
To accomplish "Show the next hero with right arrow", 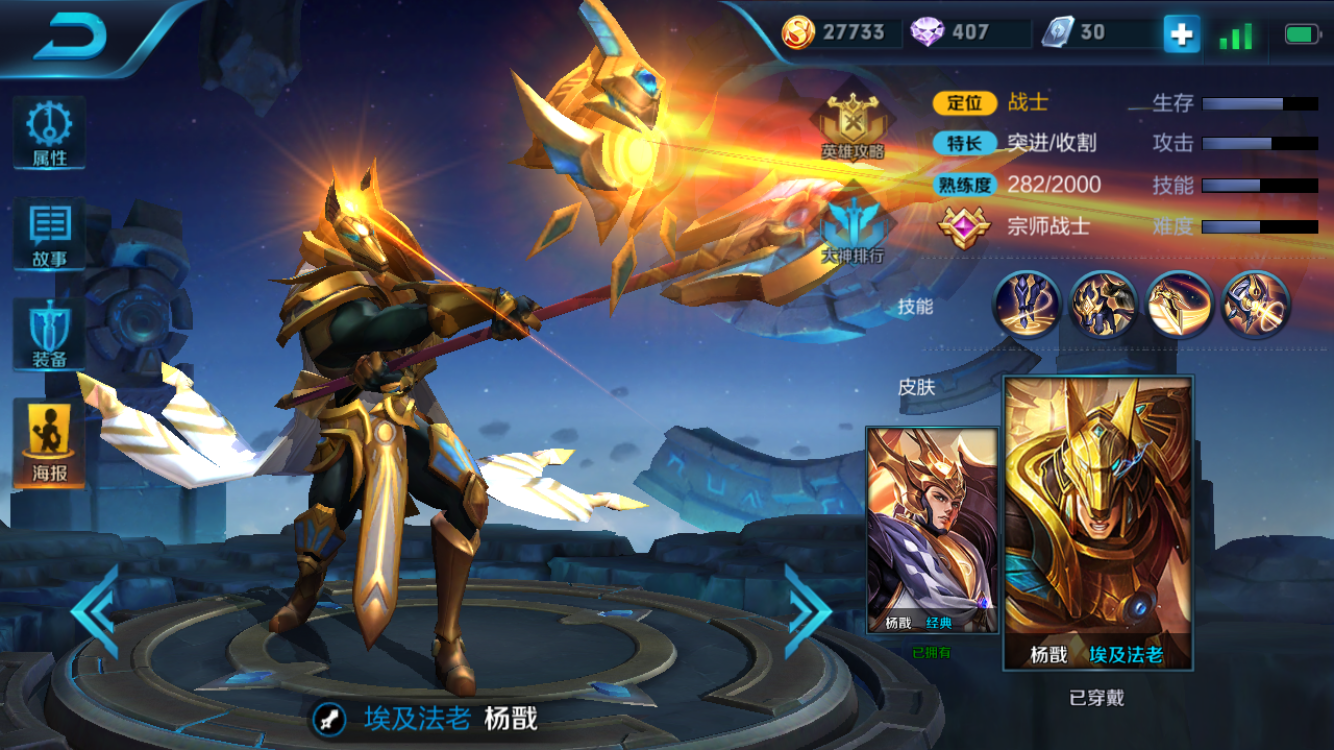I will tap(807, 611).
